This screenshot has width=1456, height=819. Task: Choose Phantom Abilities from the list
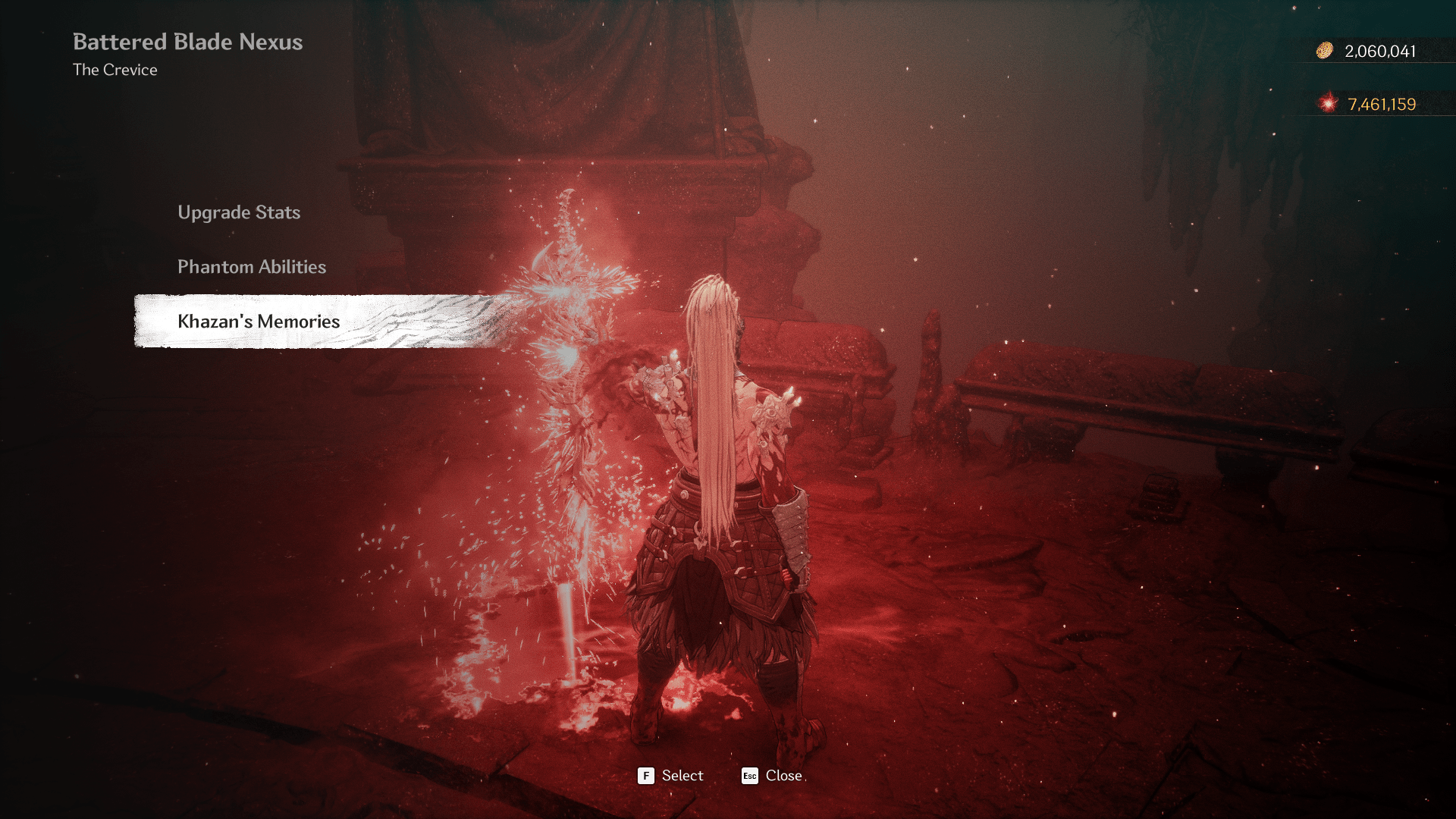(x=252, y=267)
